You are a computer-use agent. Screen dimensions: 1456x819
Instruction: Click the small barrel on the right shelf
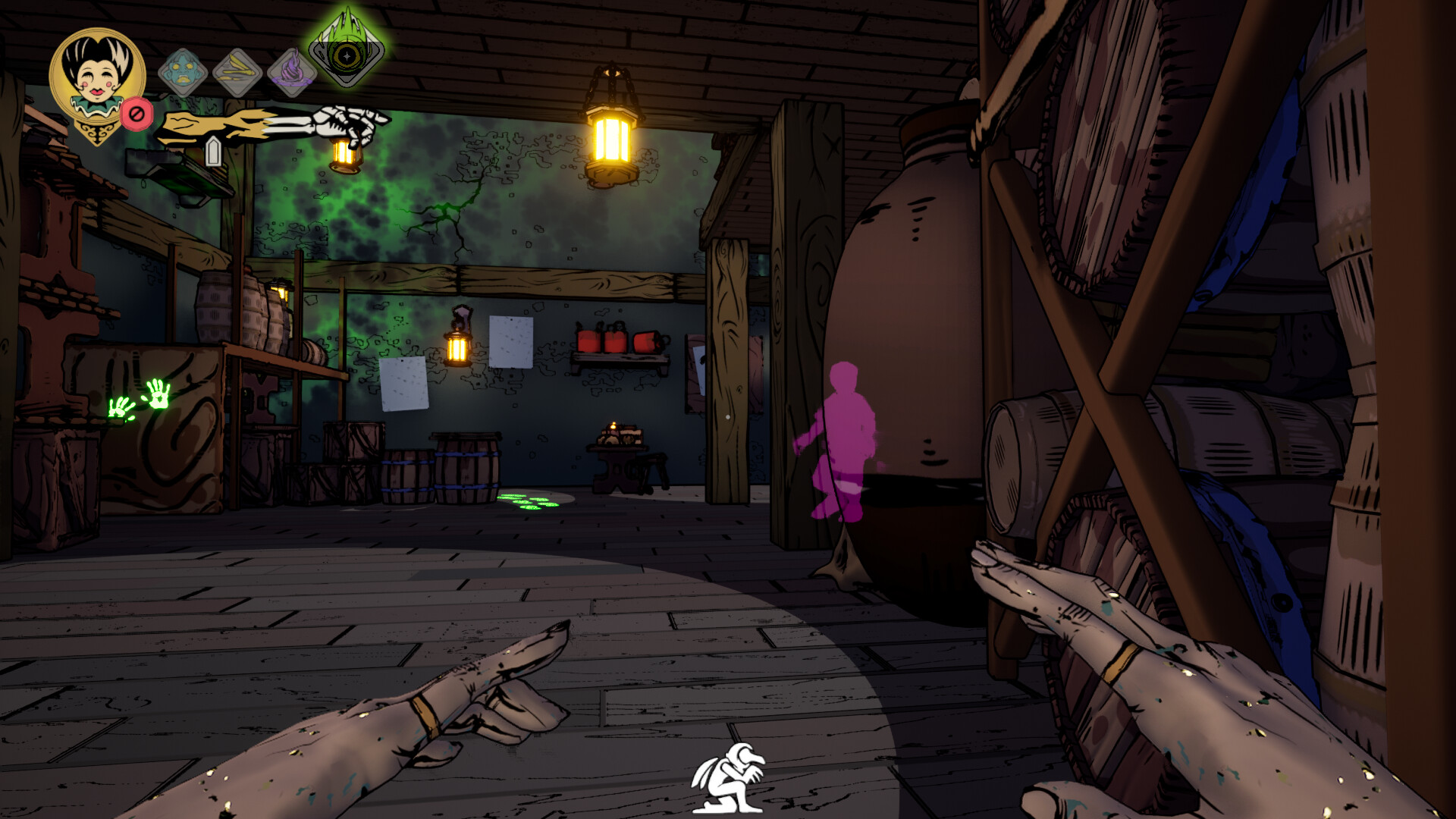point(1028,455)
